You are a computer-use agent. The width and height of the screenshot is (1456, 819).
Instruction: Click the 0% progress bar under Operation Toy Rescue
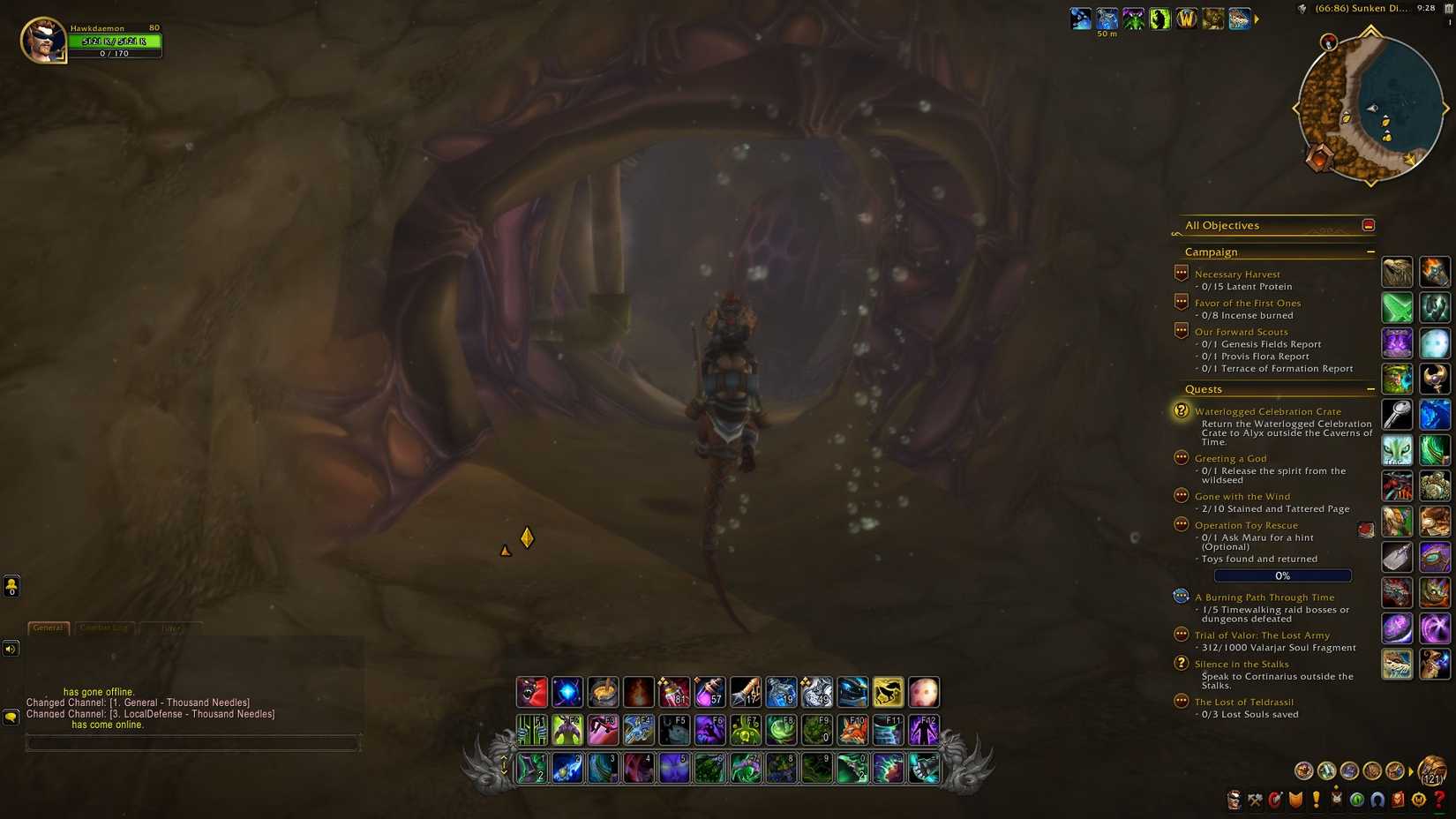pyautogui.click(x=1281, y=575)
